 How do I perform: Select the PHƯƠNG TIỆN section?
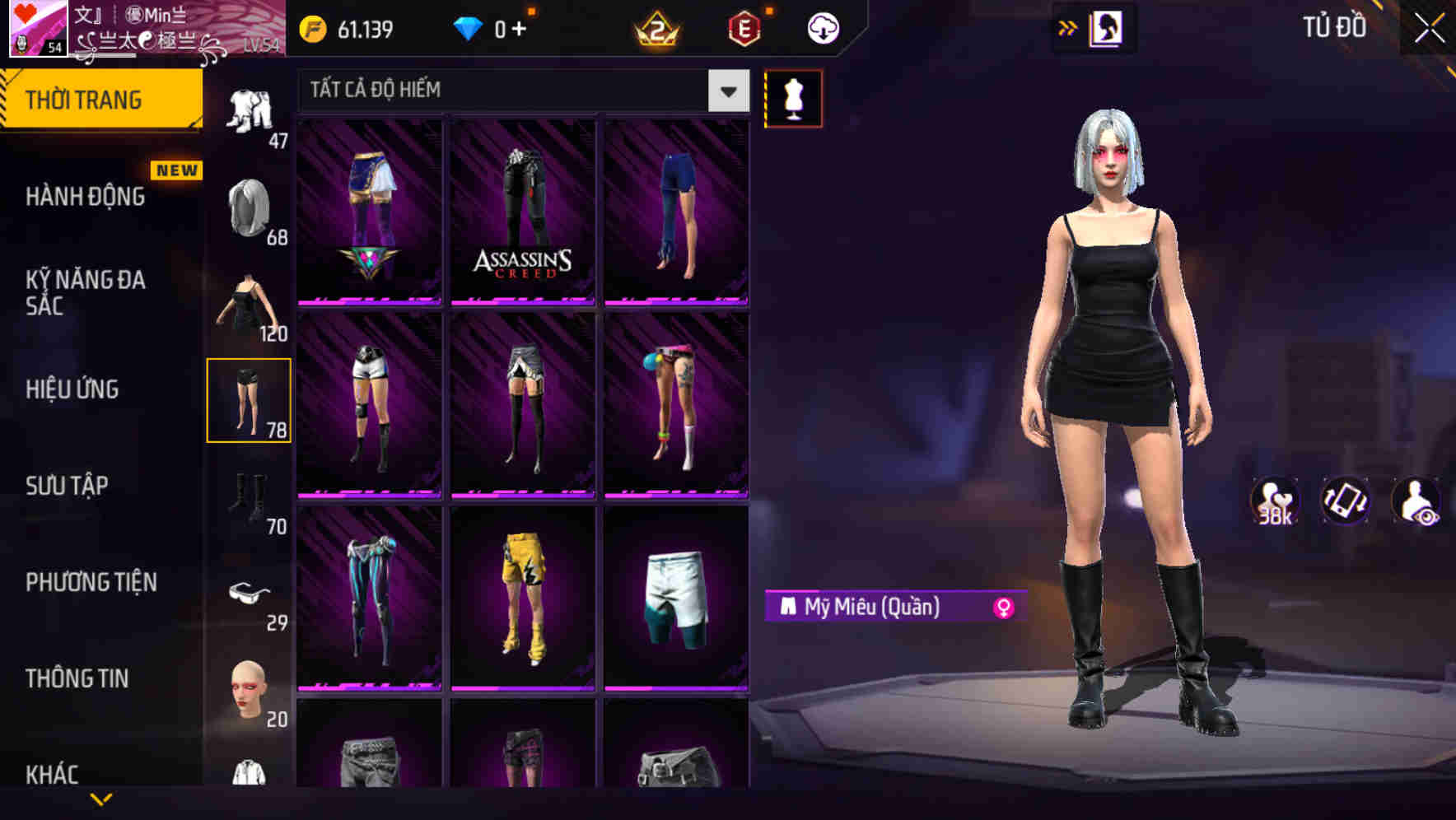pos(91,582)
